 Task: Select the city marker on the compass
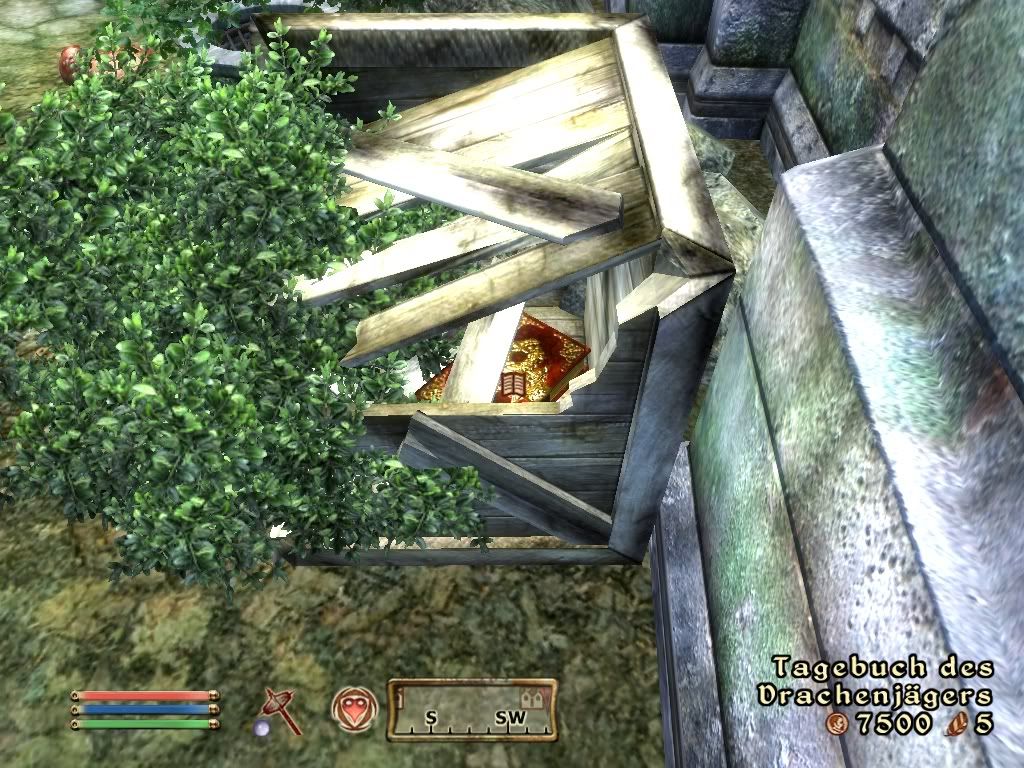[532, 699]
